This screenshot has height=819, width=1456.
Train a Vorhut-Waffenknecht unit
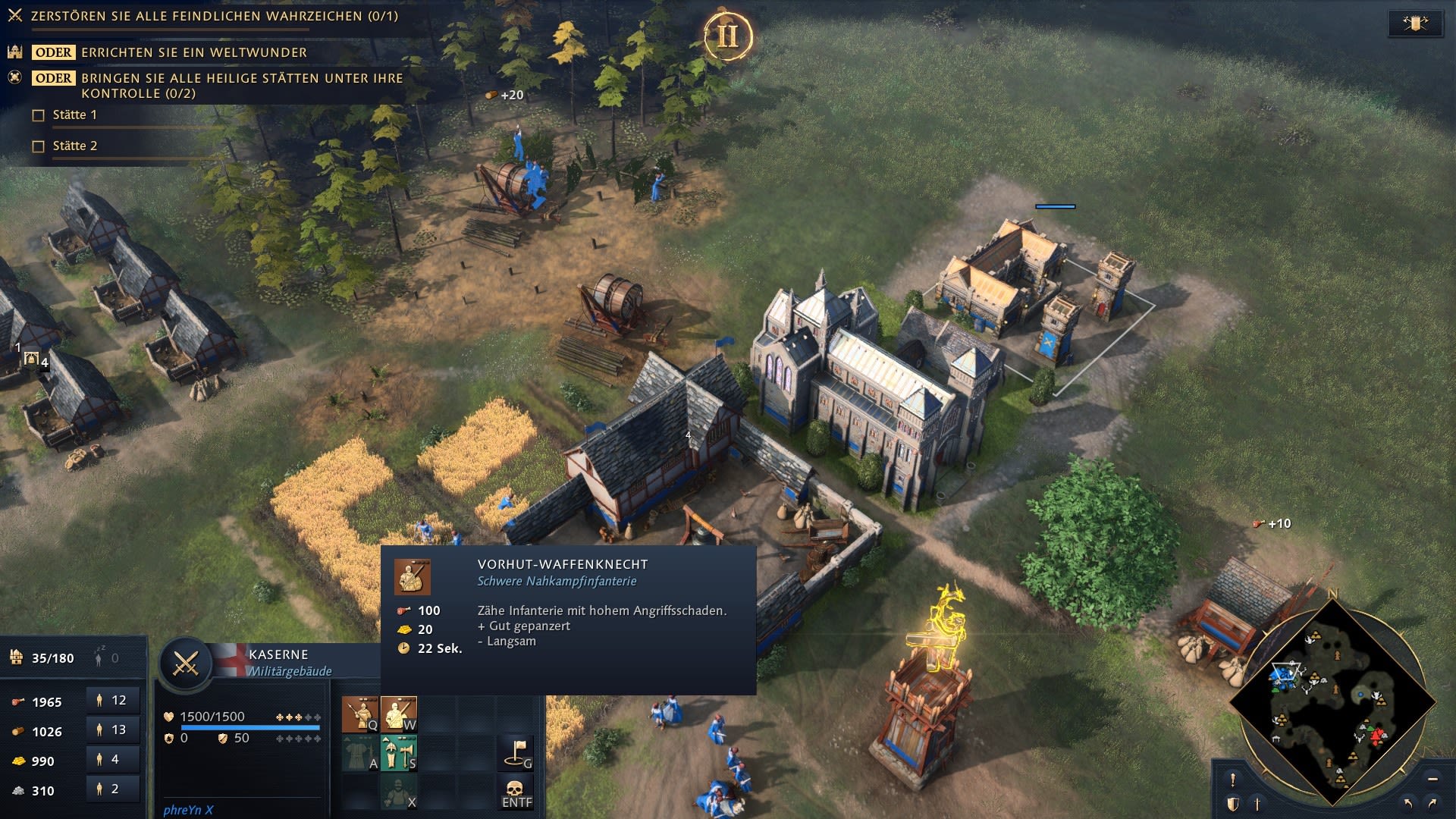pyautogui.click(x=399, y=714)
